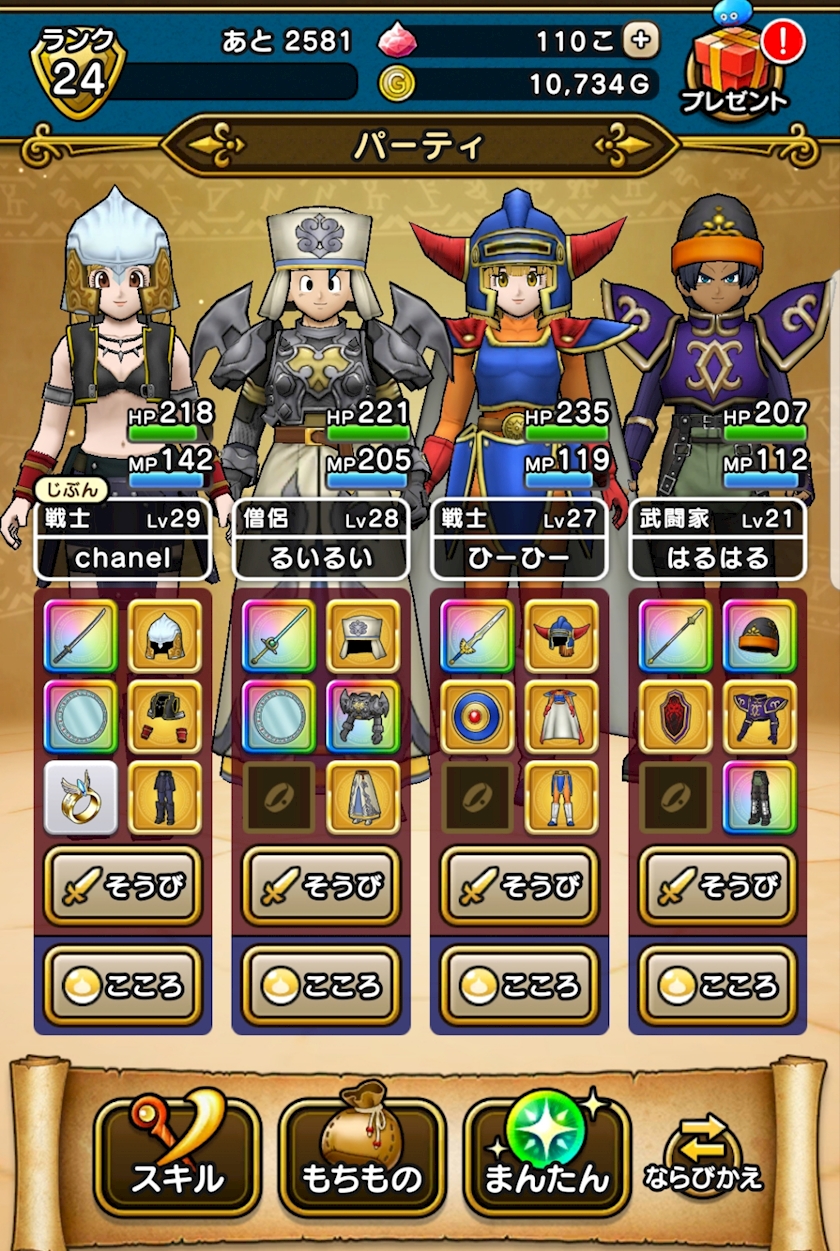Open こころ hearts for ひーひー
The width and height of the screenshot is (840, 1251).
coord(519,985)
